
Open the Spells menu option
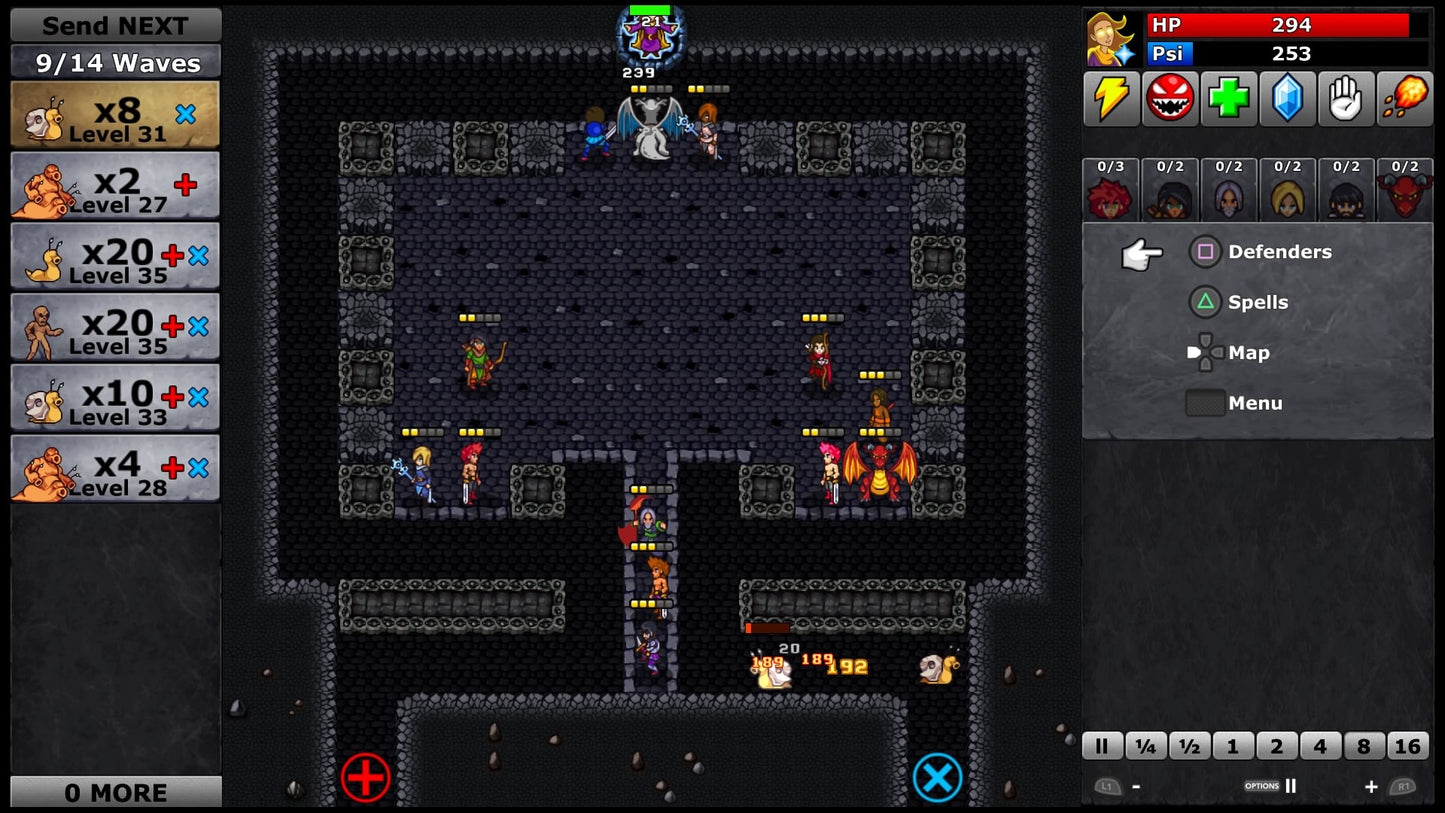click(x=1258, y=302)
